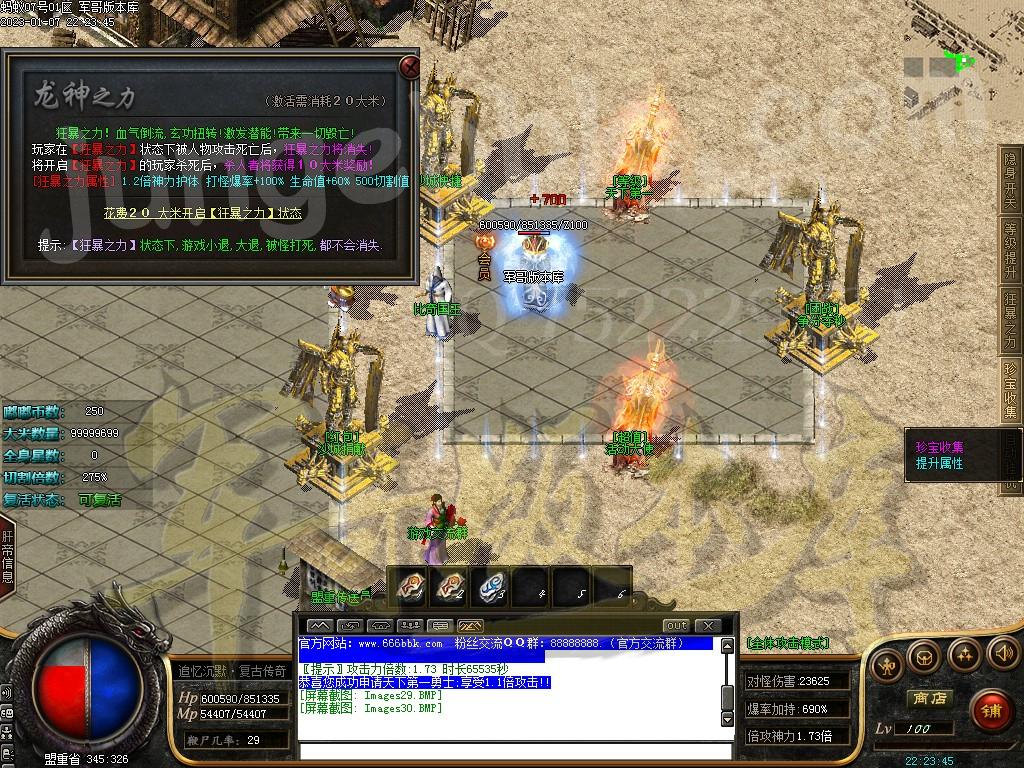This screenshot has height=768, width=1024.
Task: Click the four-point star round button
Action: pos(963,656)
